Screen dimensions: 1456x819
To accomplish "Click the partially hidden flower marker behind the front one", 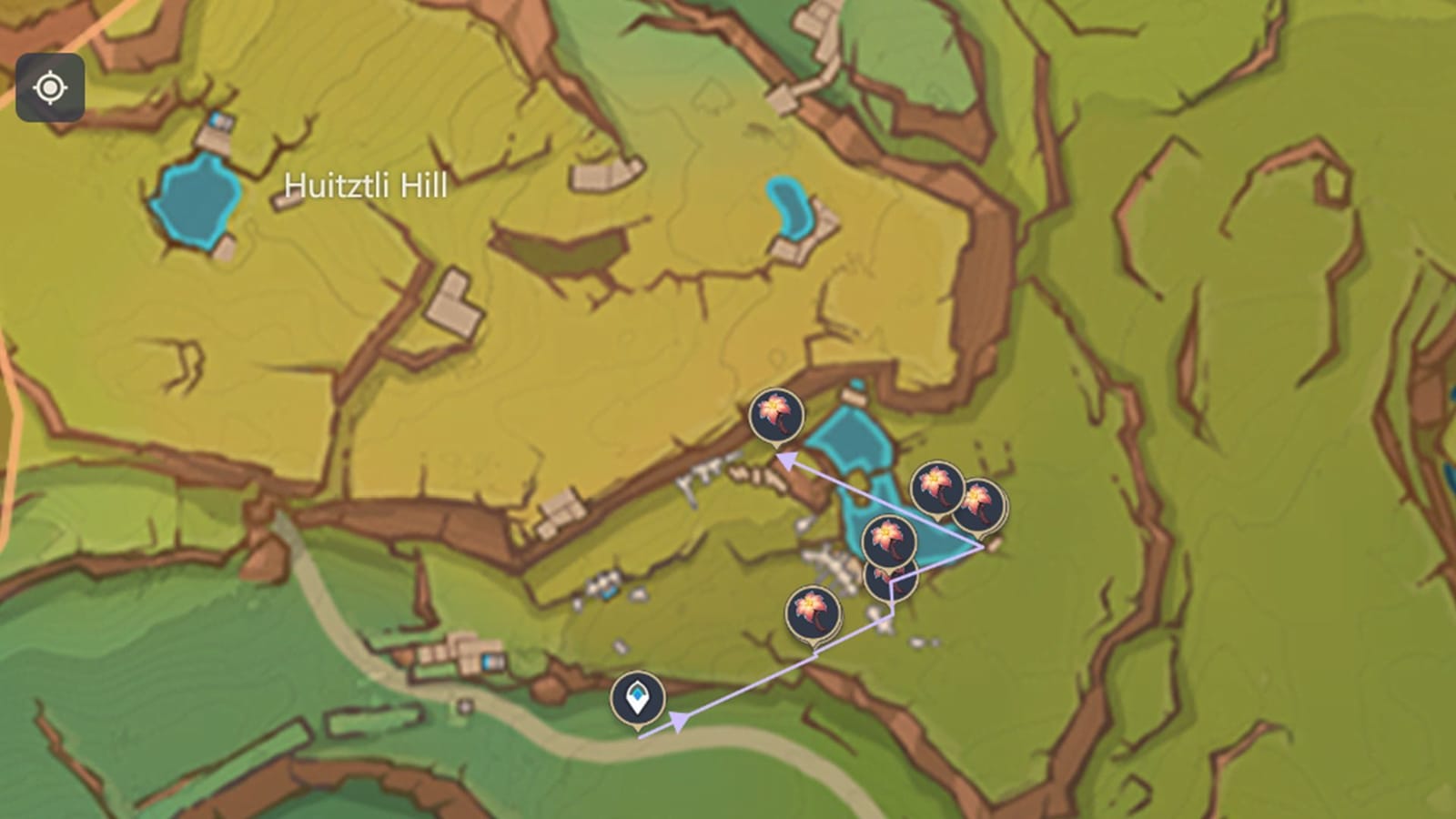I will 890,585.
